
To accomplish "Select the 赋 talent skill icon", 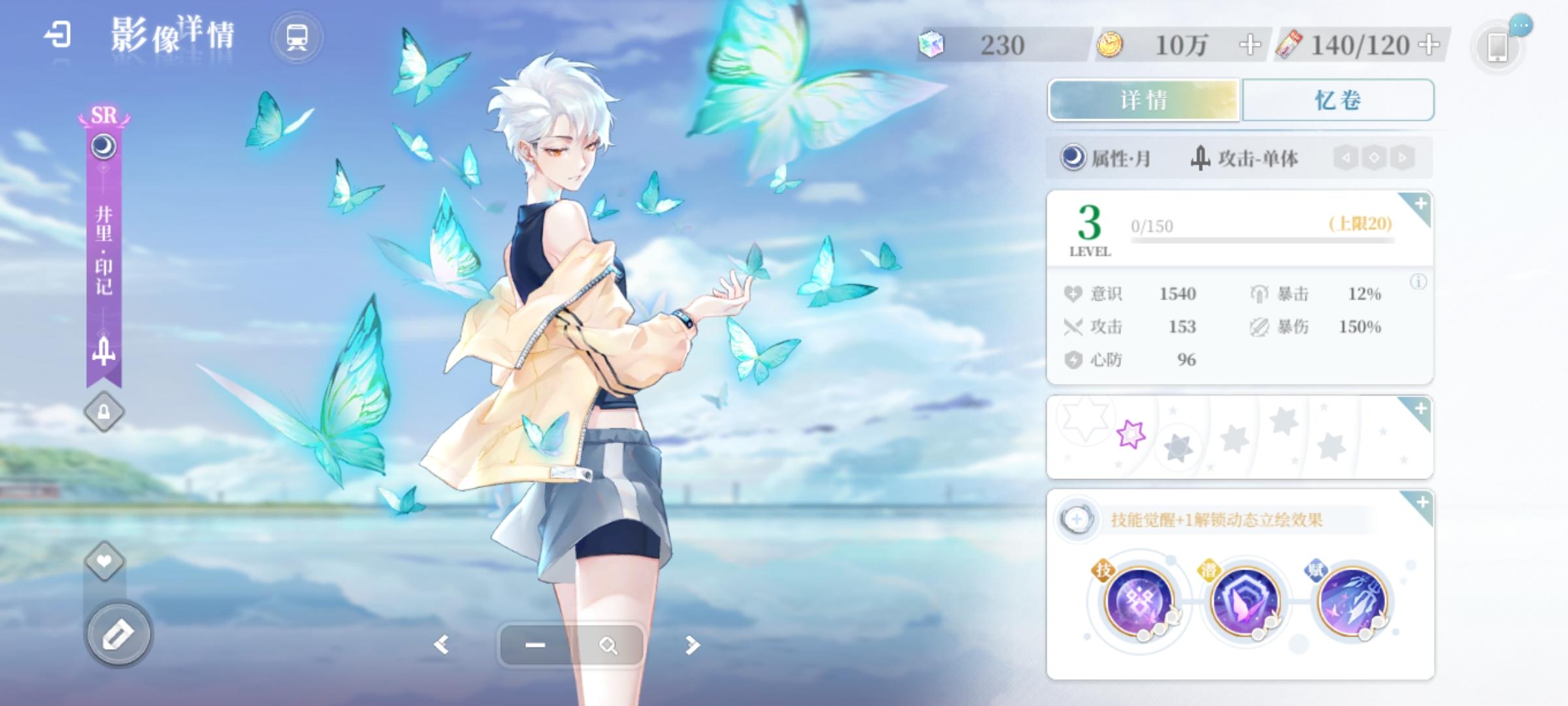I will click(1351, 601).
